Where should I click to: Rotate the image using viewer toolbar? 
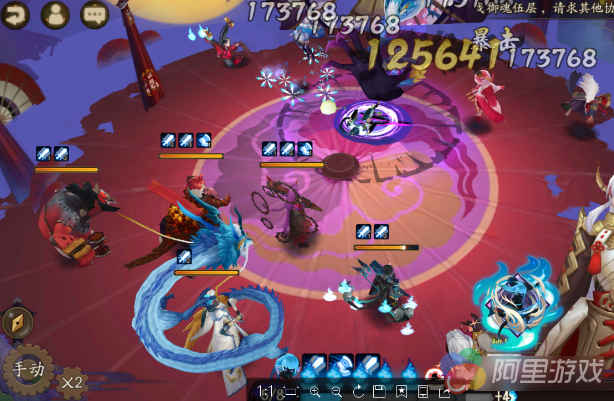coord(357,391)
